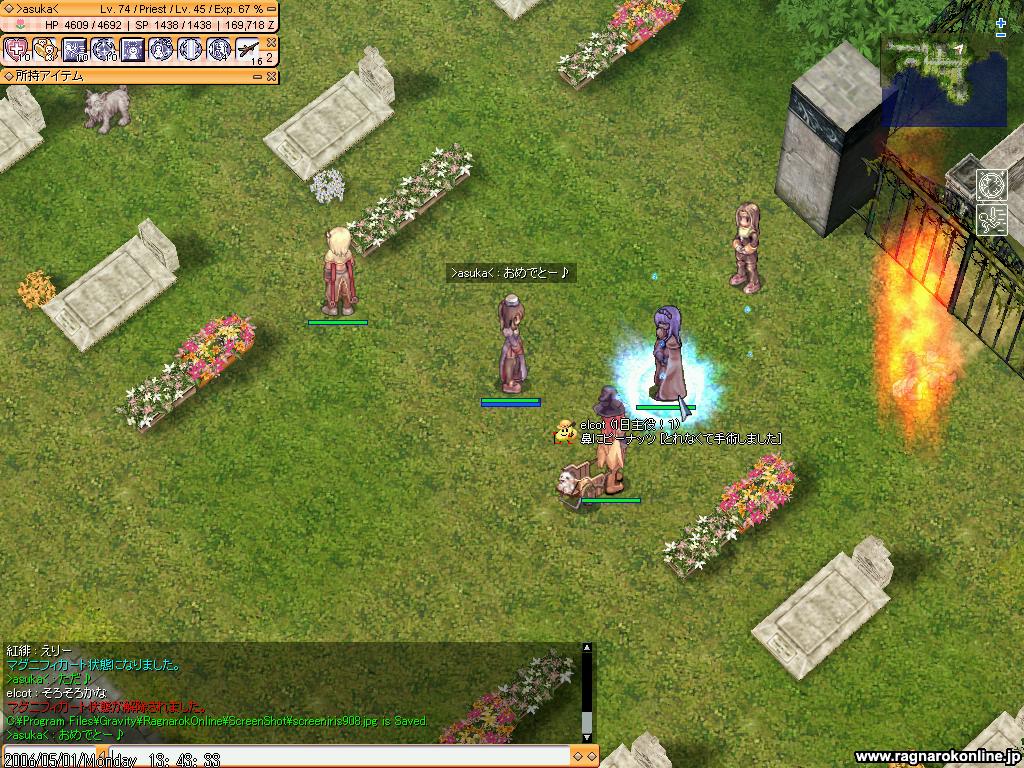Minimize the asuka character status window
Viewport: 1024px width, 768px height.
[270, 9]
